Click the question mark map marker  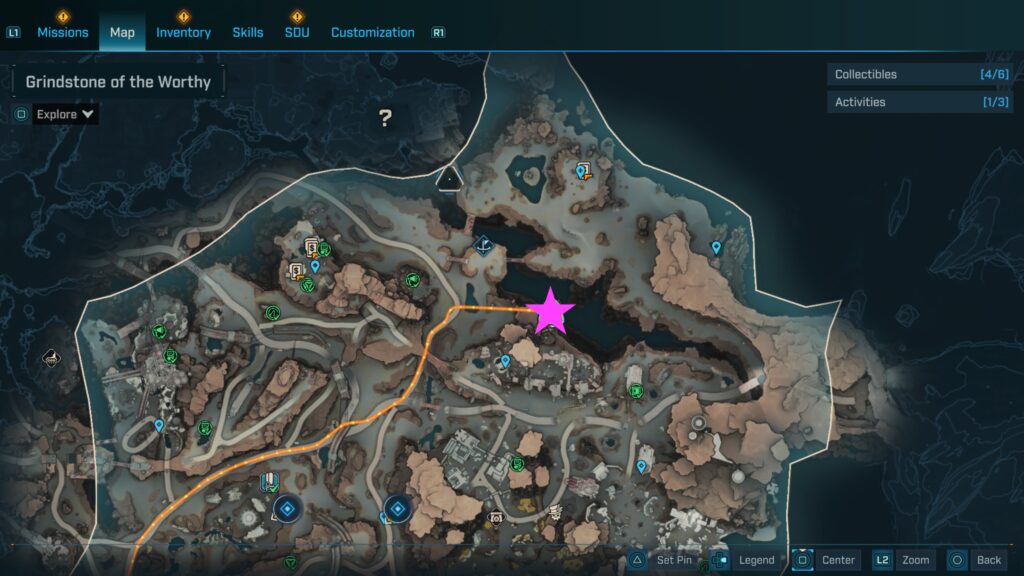[385, 119]
